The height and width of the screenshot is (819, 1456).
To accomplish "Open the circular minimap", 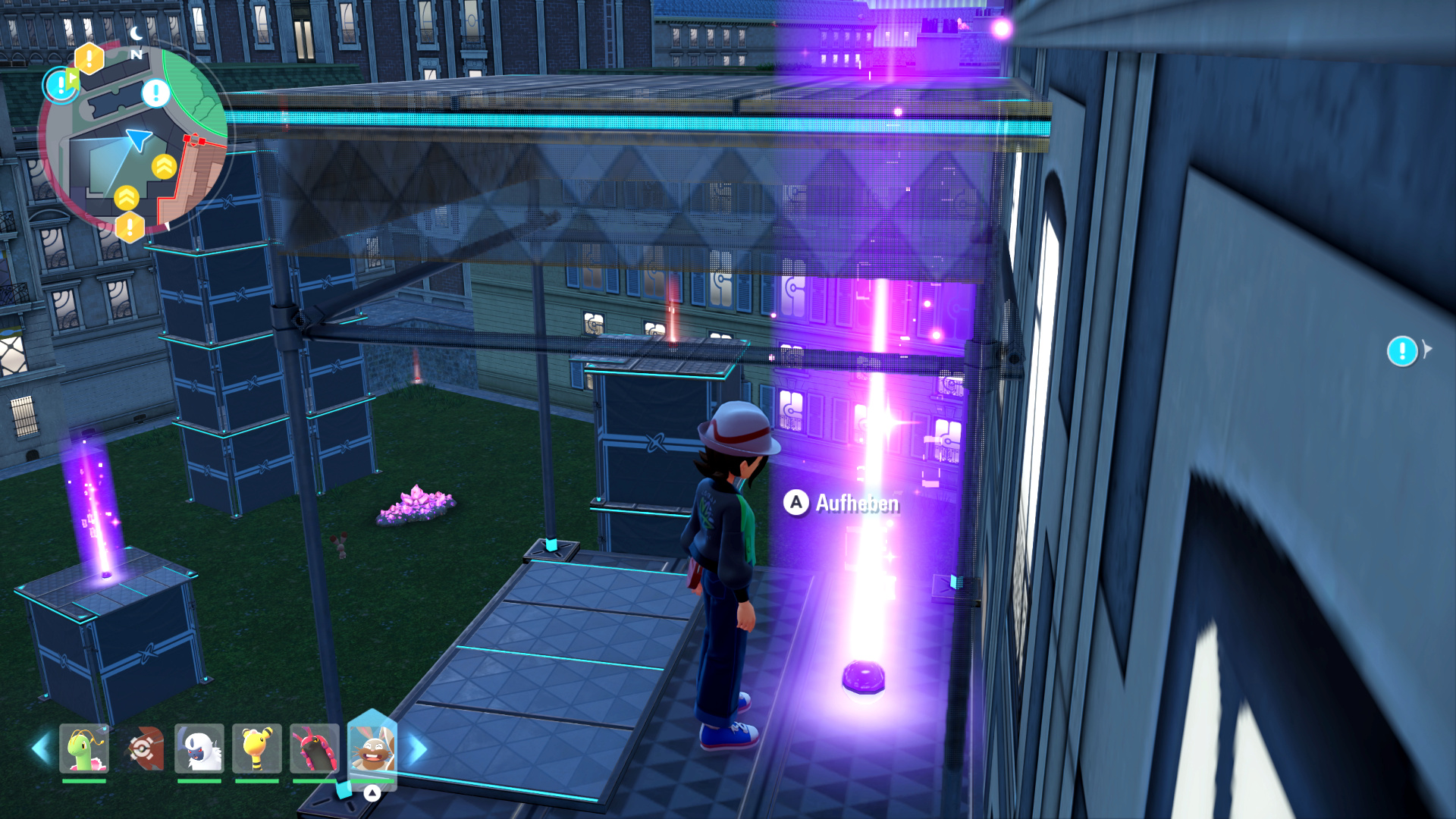I will [x=135, y=140].
